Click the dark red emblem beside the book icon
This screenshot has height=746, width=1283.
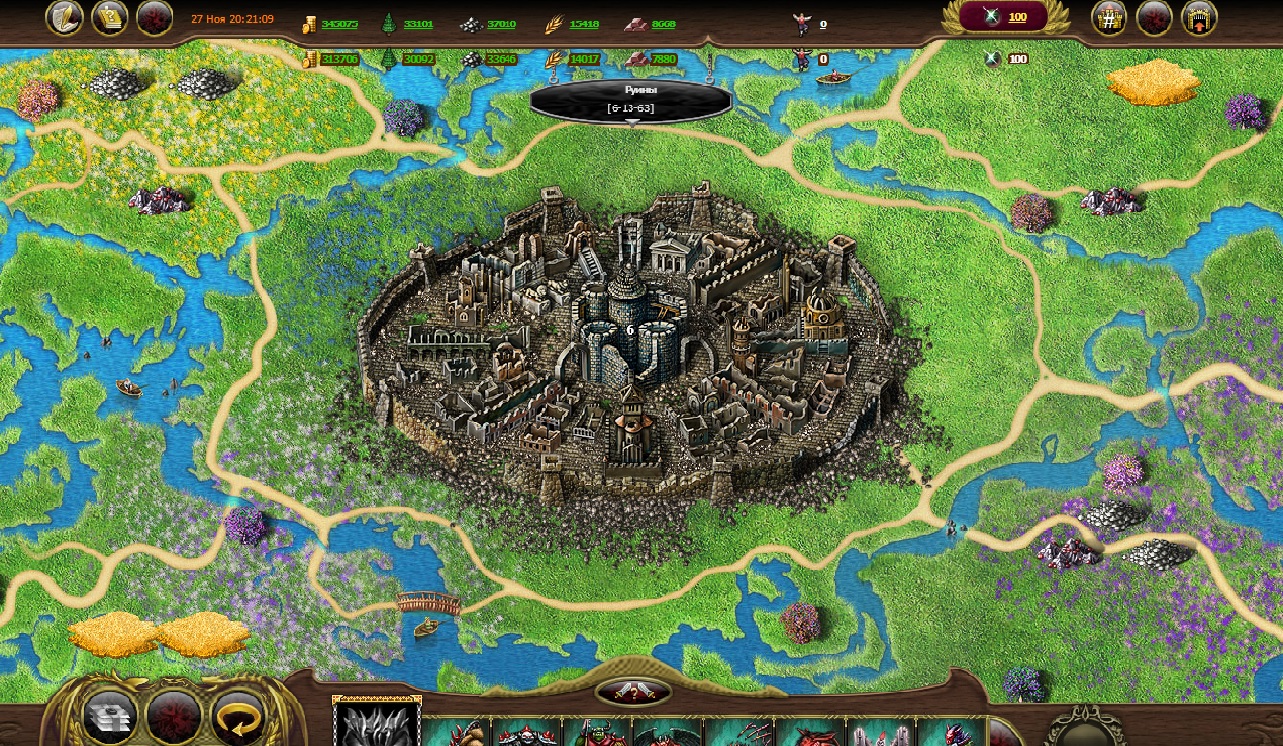coord(154,18)
